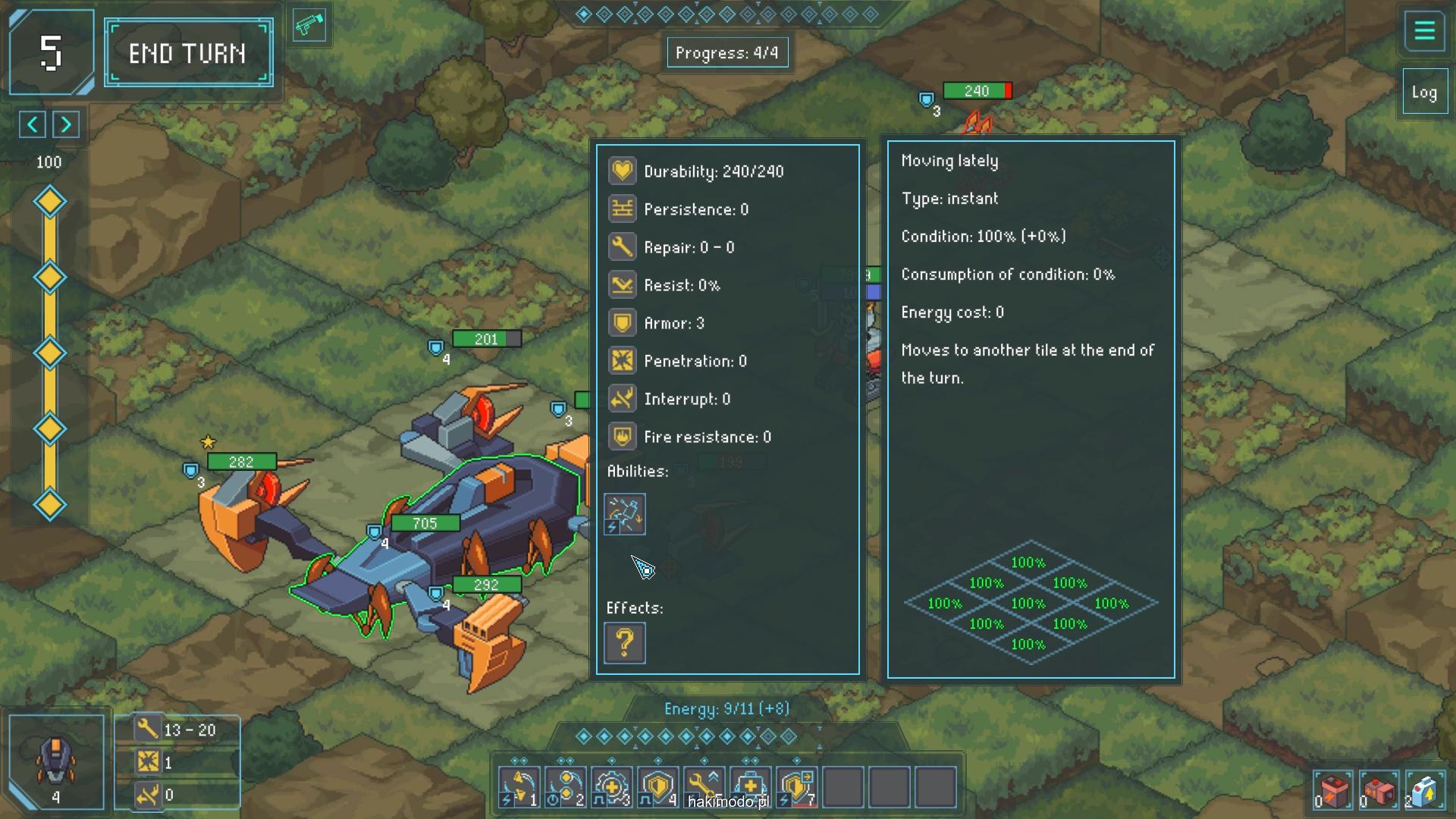
Task: Use the blue upgrade canister item
Action: pos(1423,792)
